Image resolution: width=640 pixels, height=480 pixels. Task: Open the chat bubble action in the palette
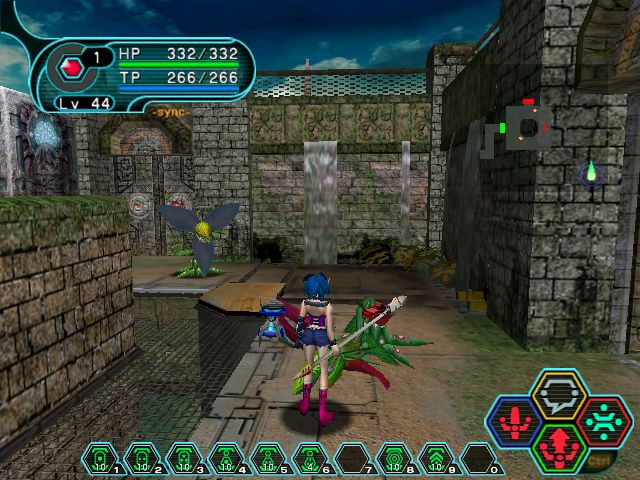pos(559,393)
